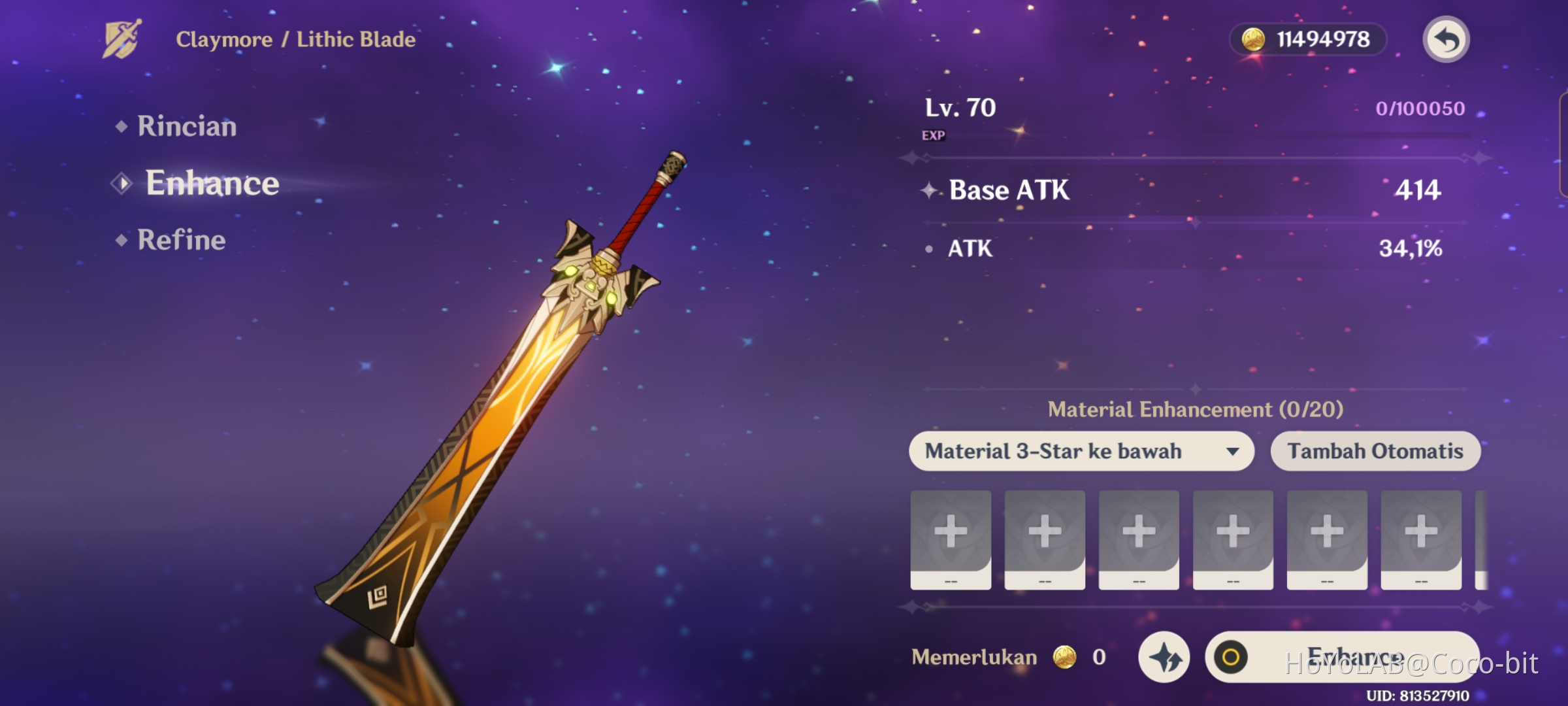The height and width of the screenshot is (706, 1568).
Task: Tap the back arrow icon
Action: [x=1446, y=39]
